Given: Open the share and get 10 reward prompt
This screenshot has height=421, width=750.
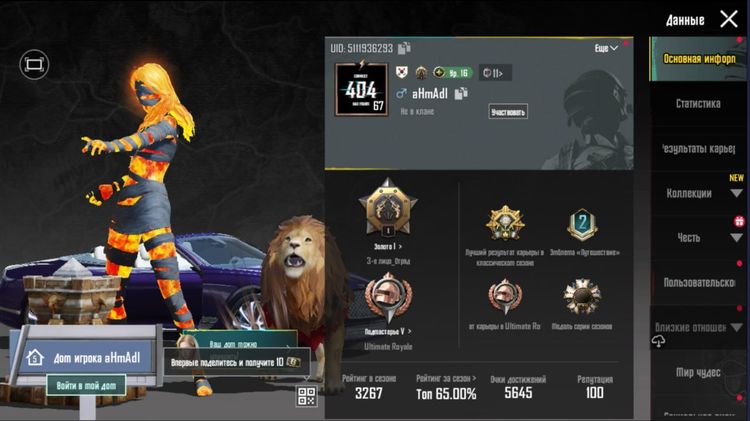Looking at the screenshot, I should point(236,361).
